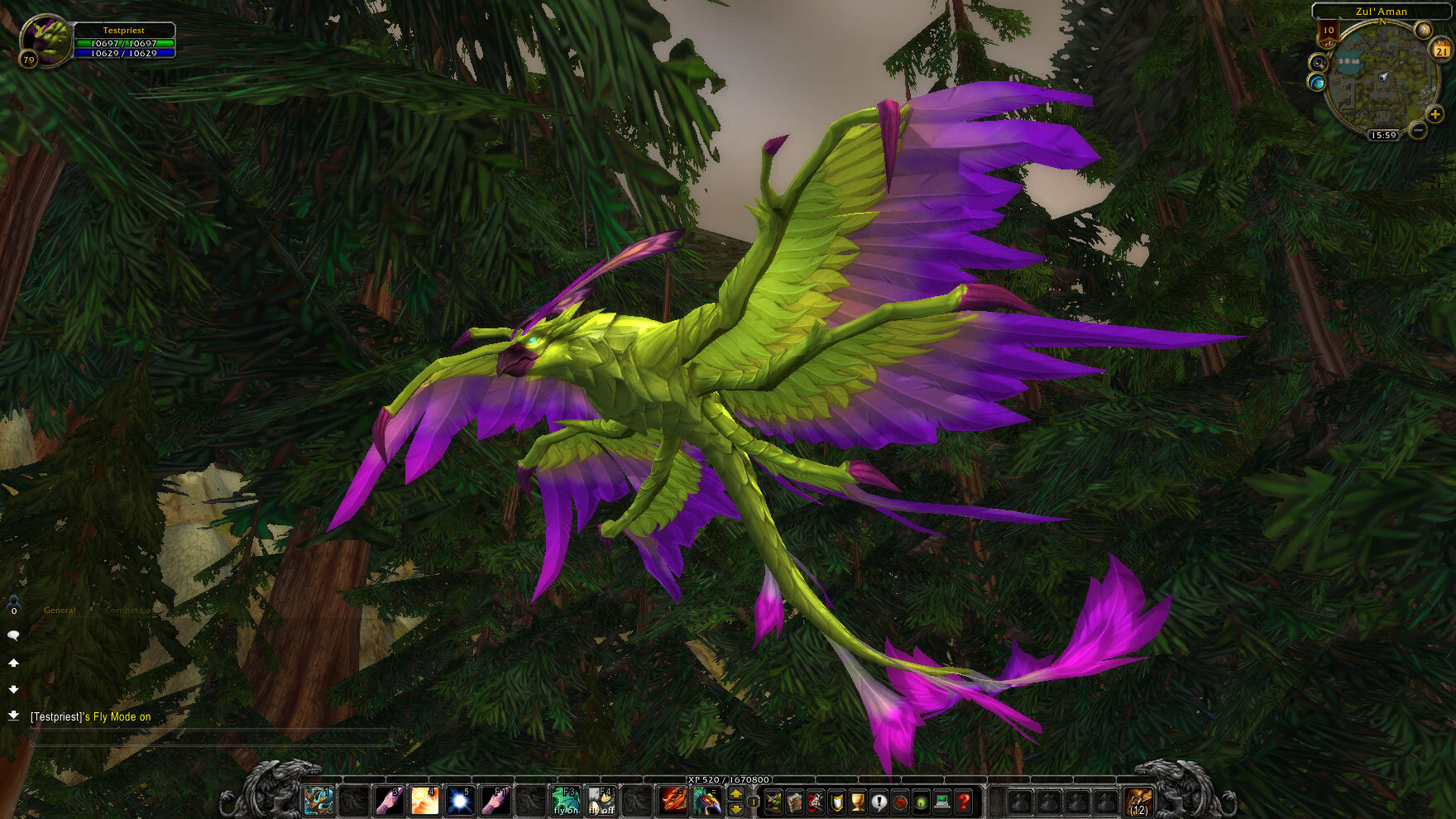Open character info portrait icon
This screenshot has height=819, width=1456.
(x=774, y=802)
